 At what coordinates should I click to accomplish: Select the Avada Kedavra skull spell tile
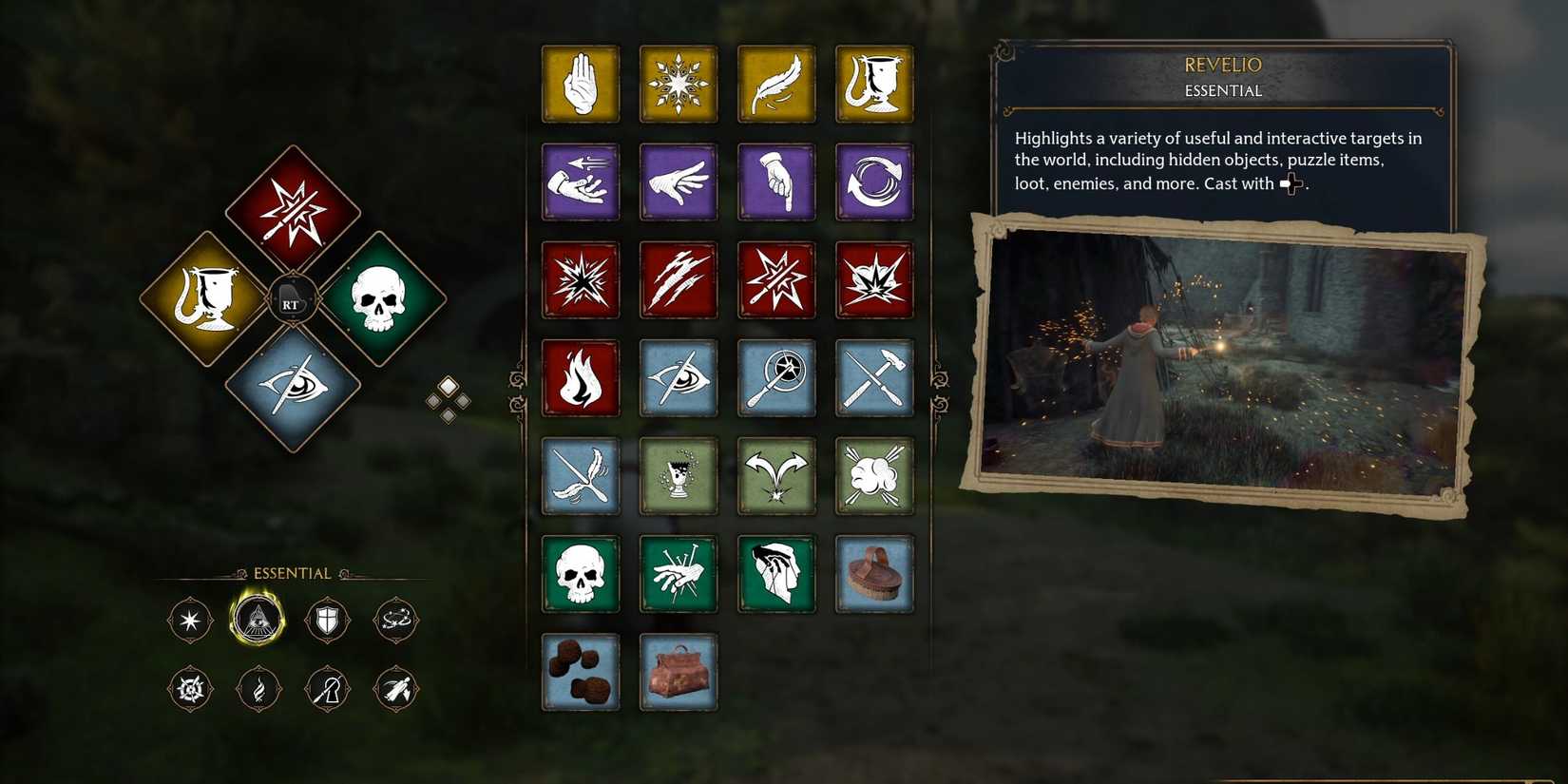point(581,574)
